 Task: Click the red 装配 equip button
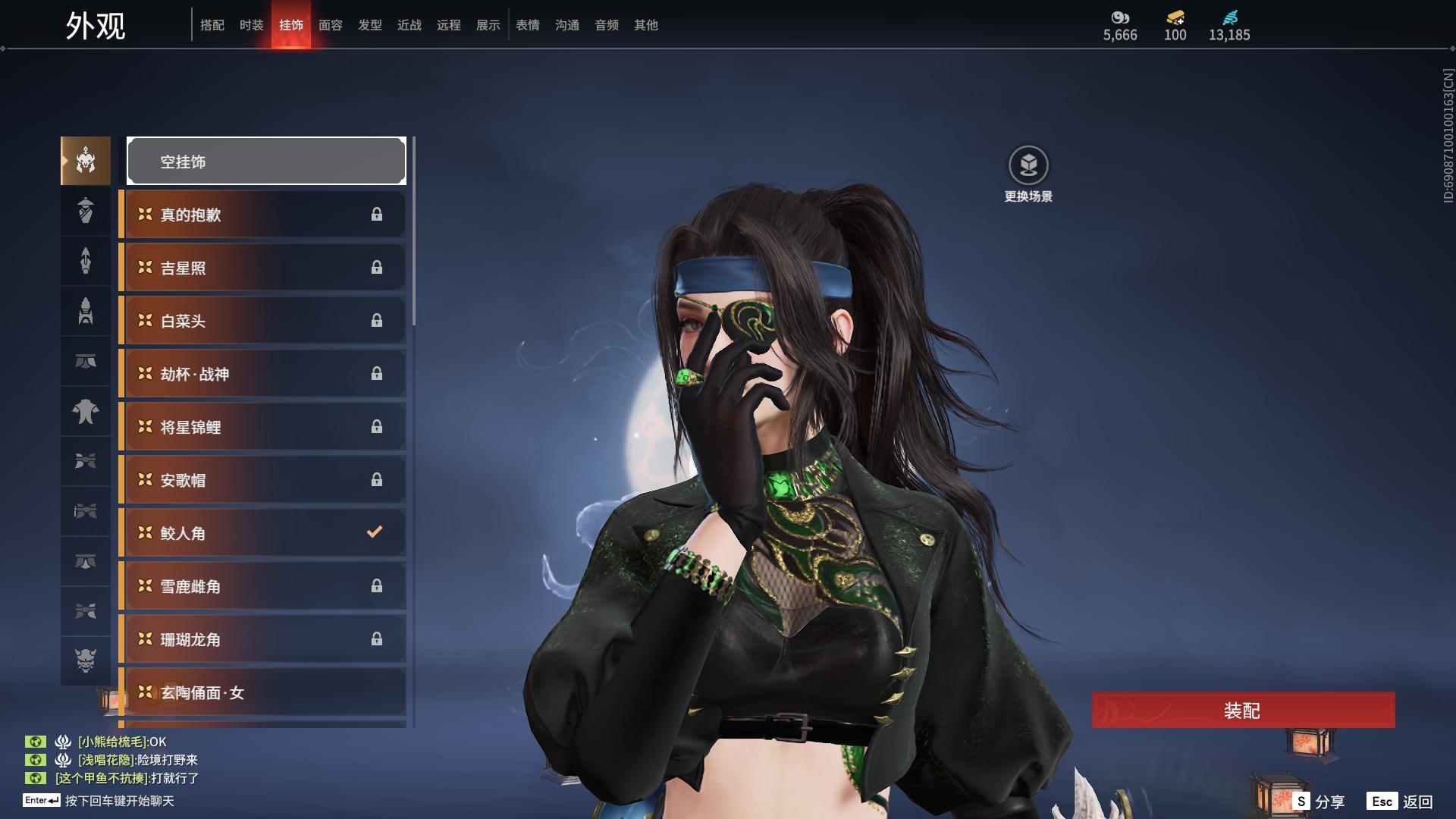1242,711
